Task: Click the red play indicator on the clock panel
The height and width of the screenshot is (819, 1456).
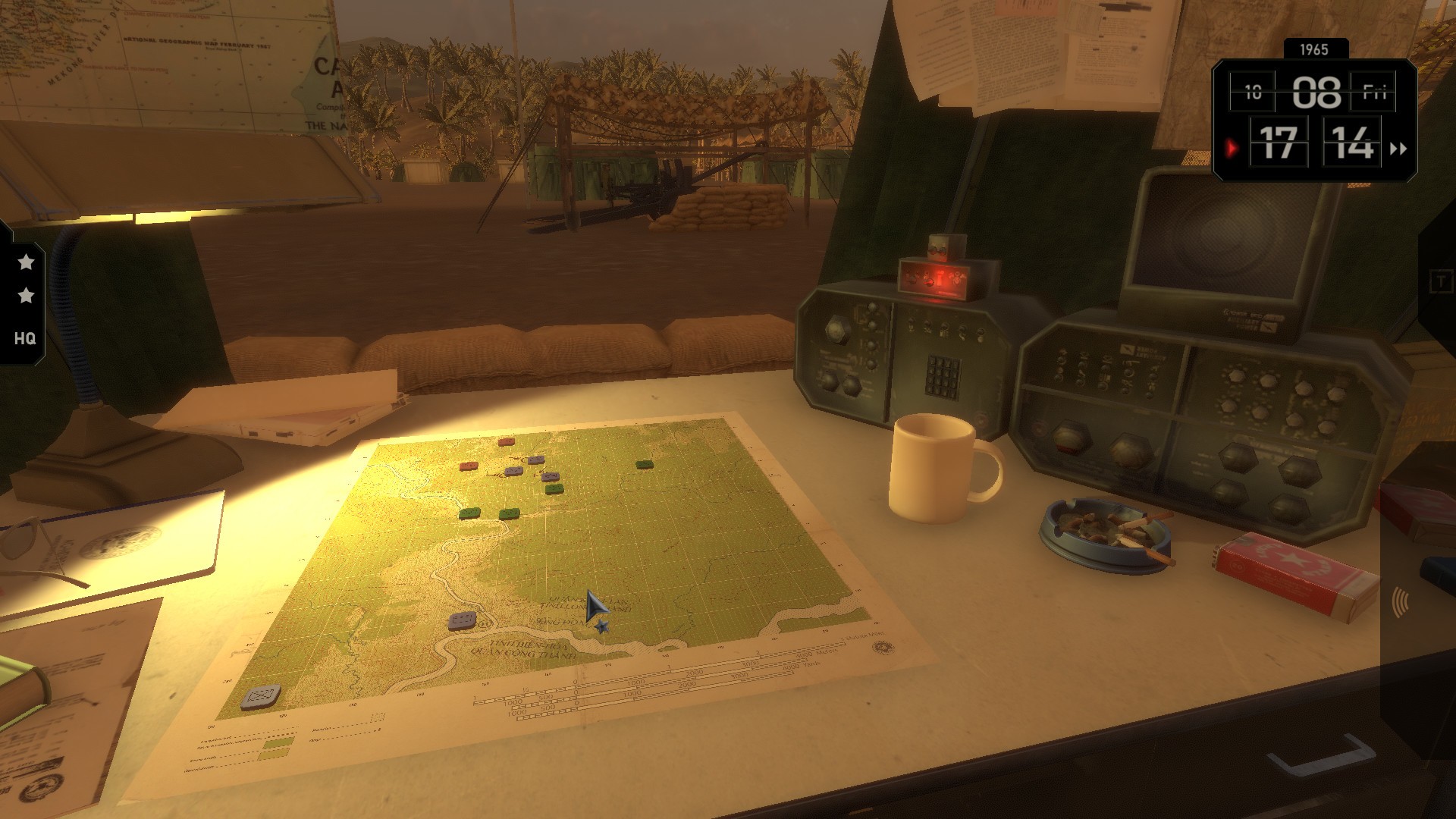Action: pos(1233,149)
